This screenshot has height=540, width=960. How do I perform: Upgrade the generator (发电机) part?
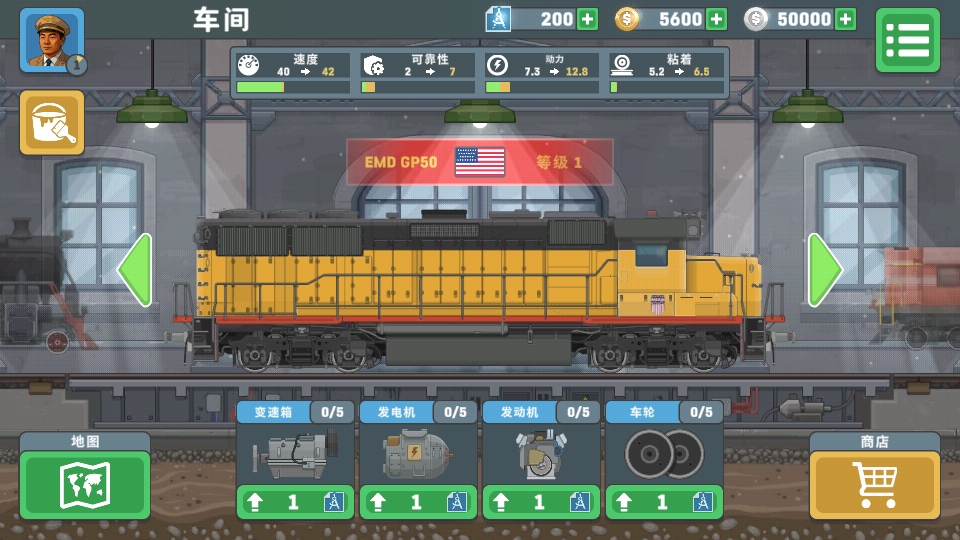pos(418,501)
